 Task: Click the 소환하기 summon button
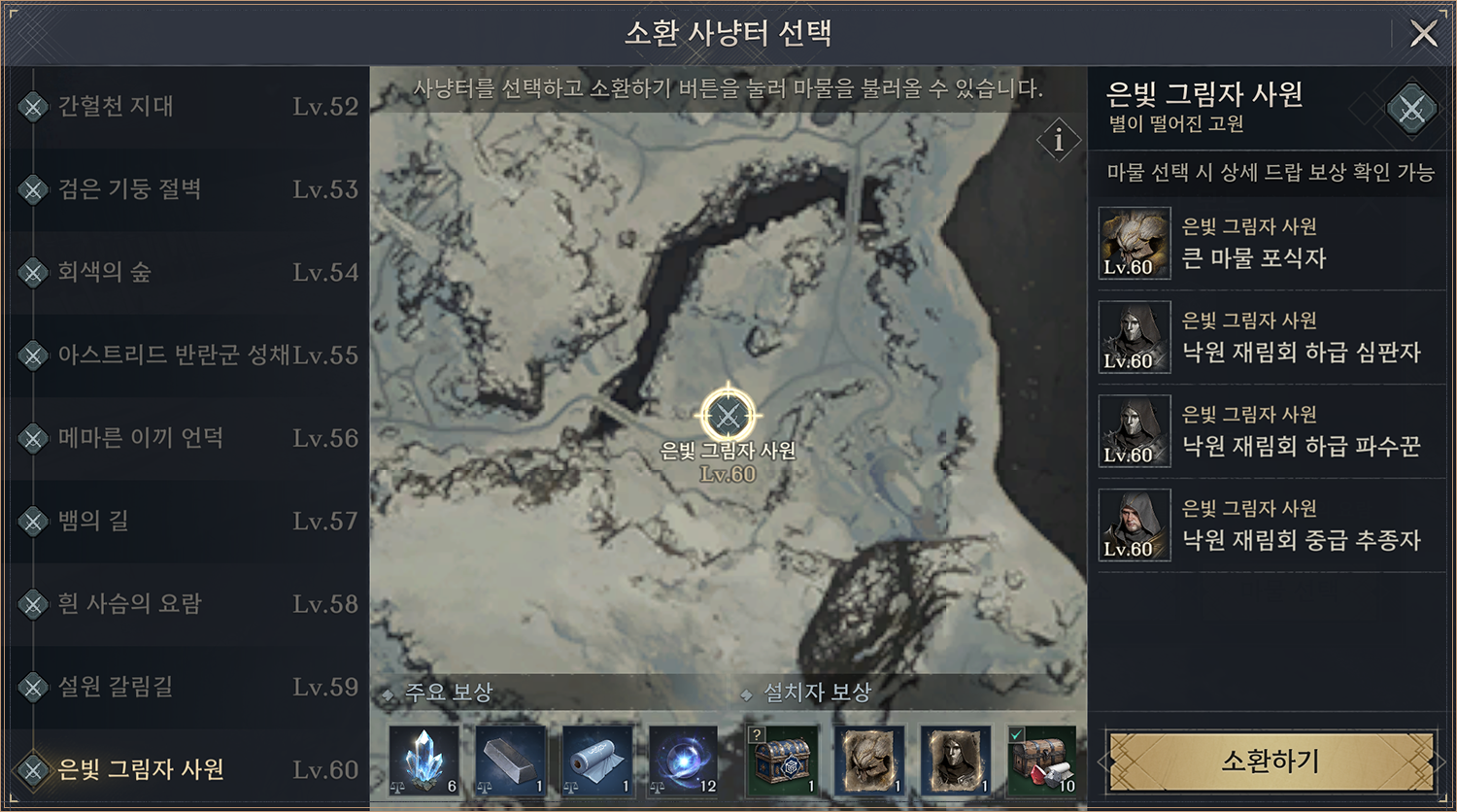tap(1270, 761)
